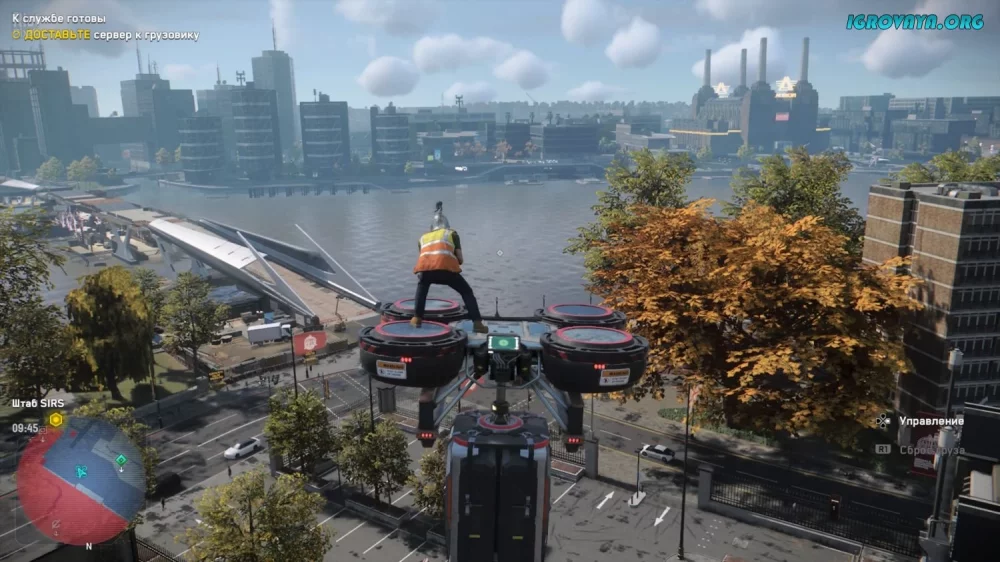Open the IGROVAYA.ORG watermark link
The width and height of the screenshot is (1000, 562).
[914, 20]
